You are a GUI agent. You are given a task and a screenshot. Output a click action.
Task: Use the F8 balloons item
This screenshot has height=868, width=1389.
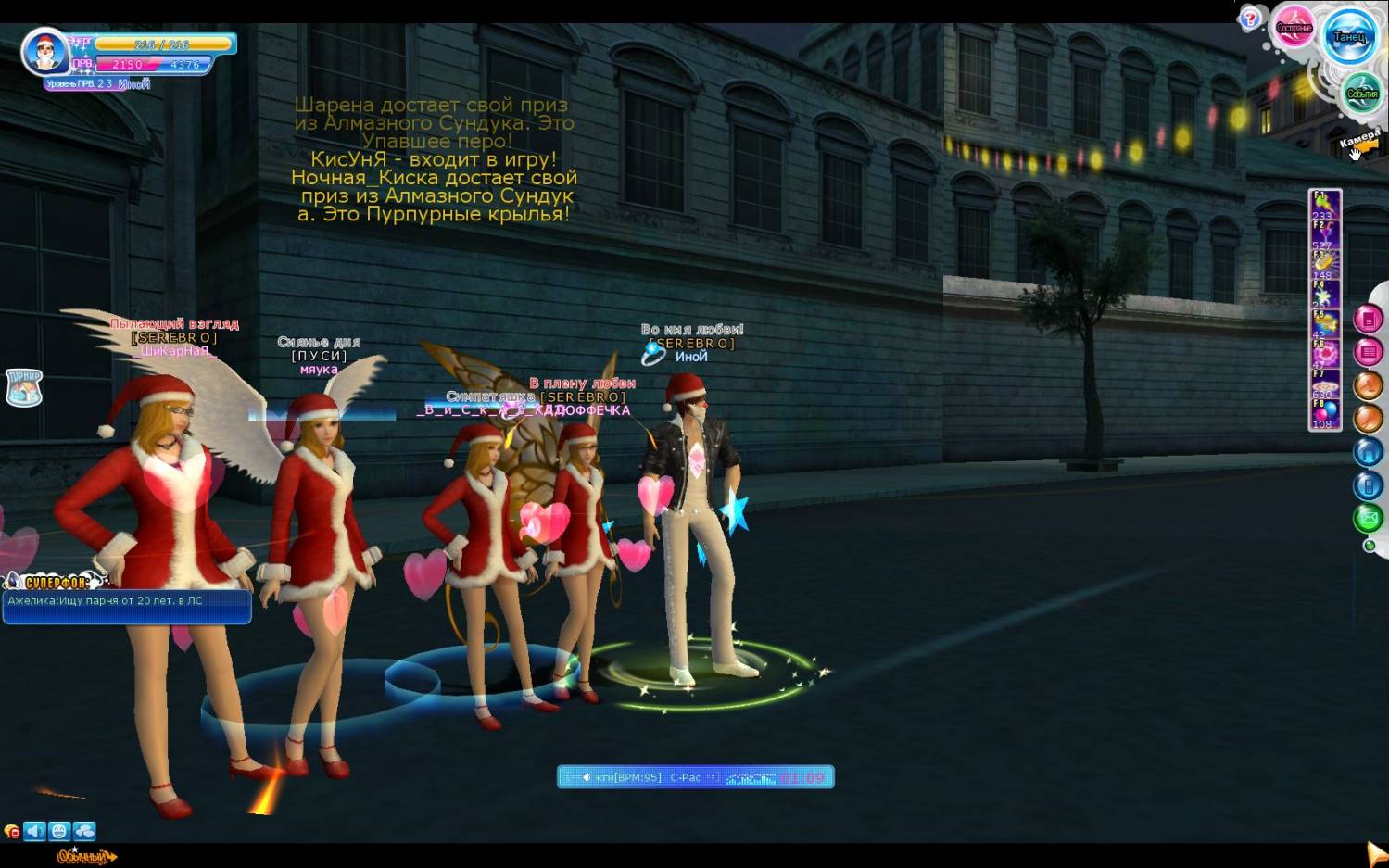[1324, 412]
